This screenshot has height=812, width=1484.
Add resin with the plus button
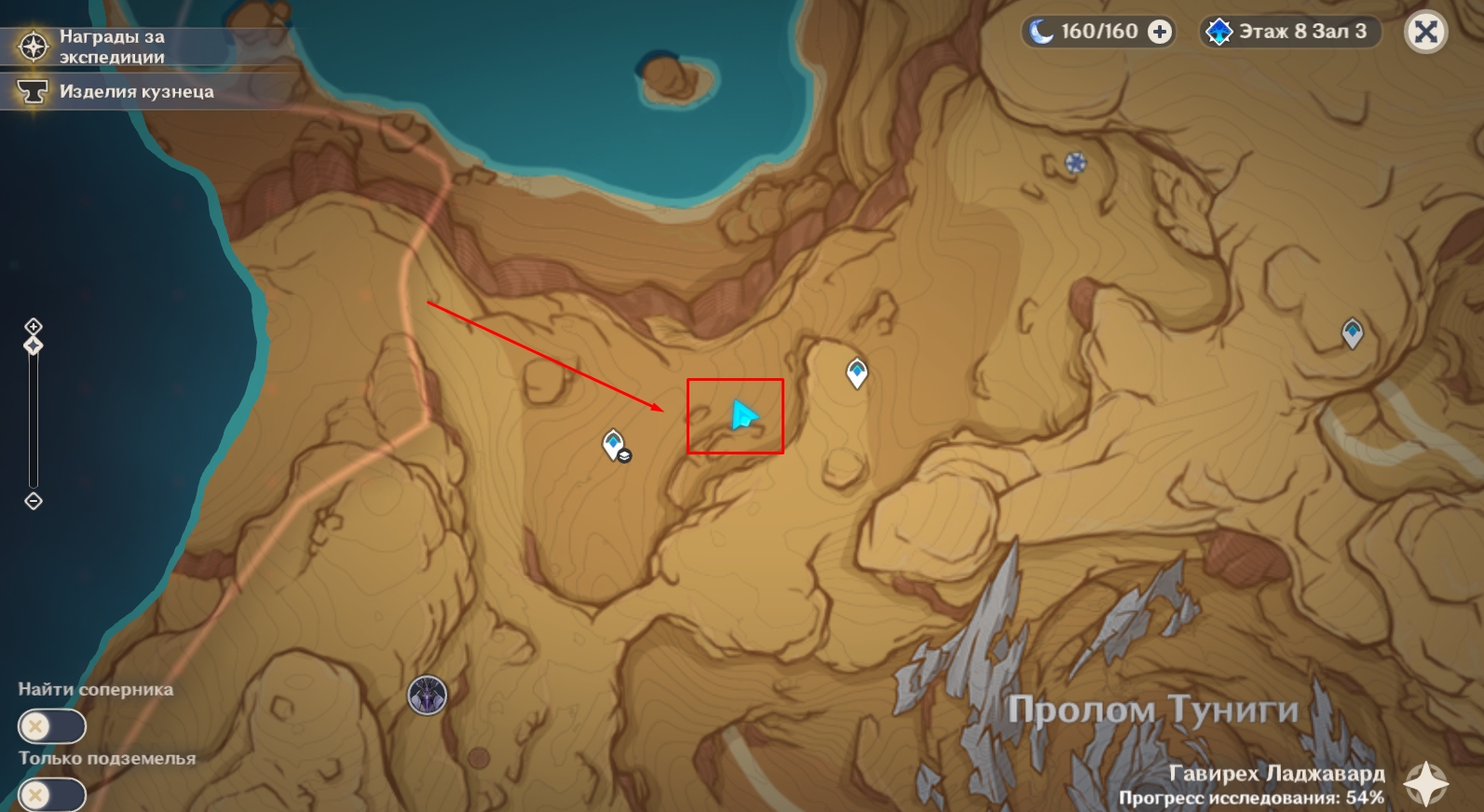pyautogui.click(x=1160, y=33)
